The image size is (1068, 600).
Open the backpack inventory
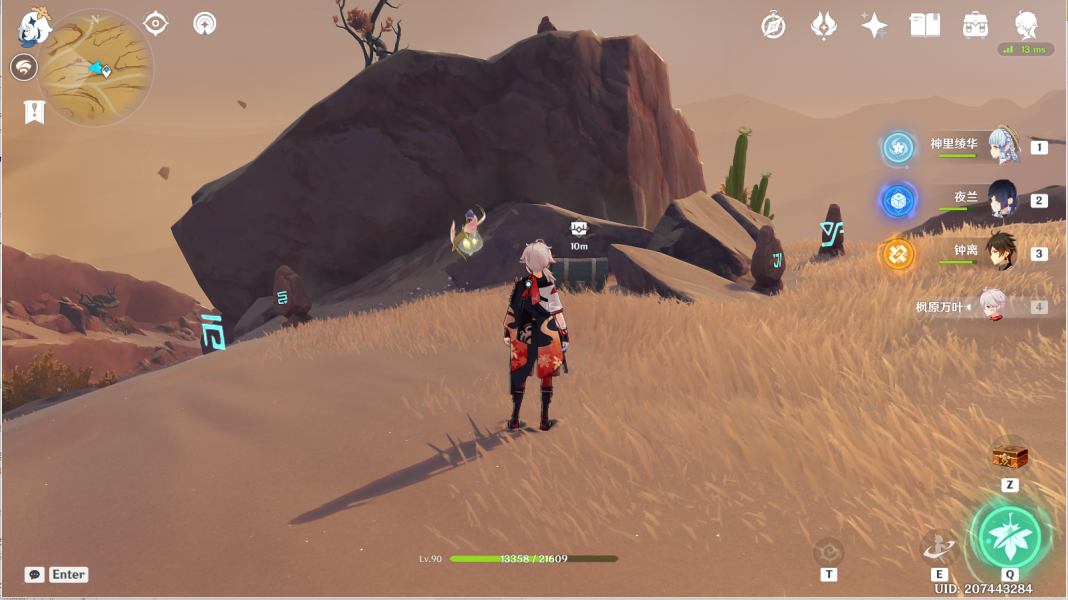tap(974, 26)
